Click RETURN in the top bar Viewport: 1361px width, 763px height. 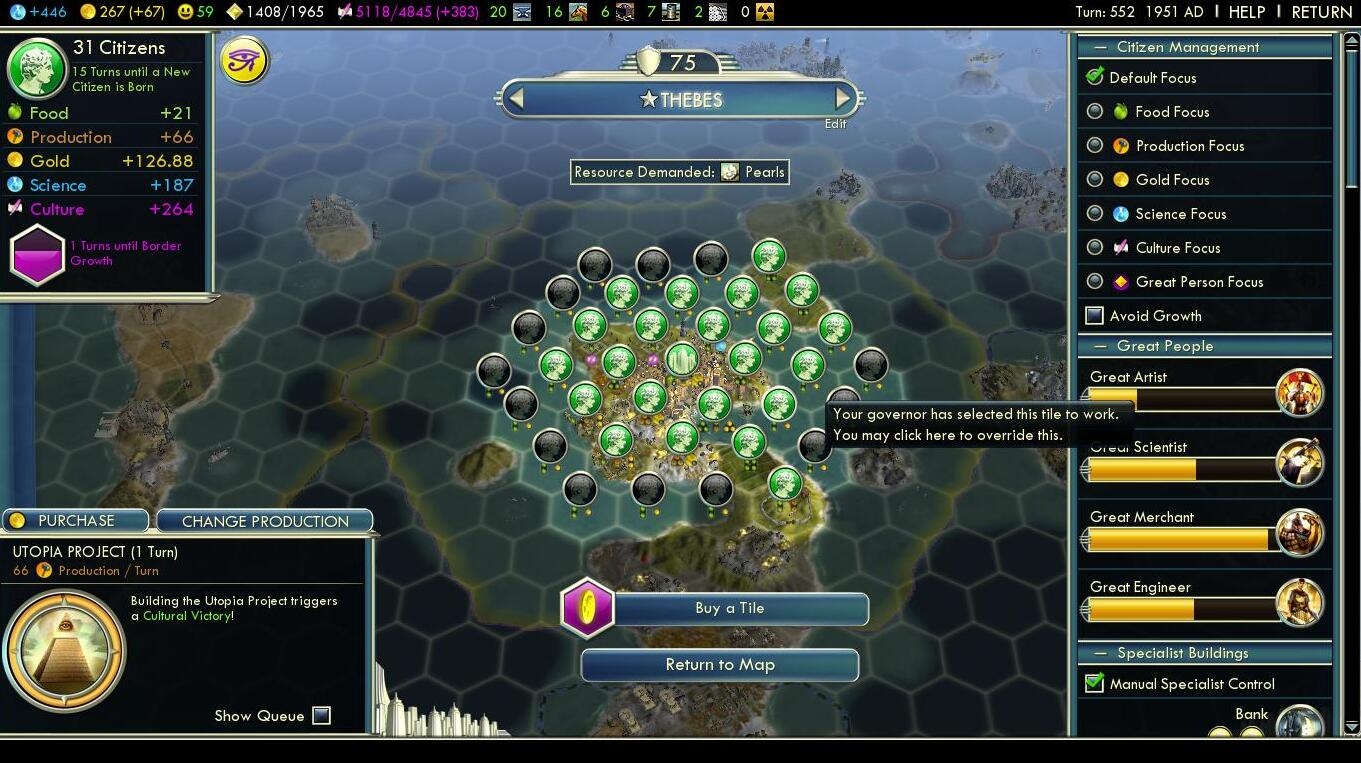pos(1321,12)
